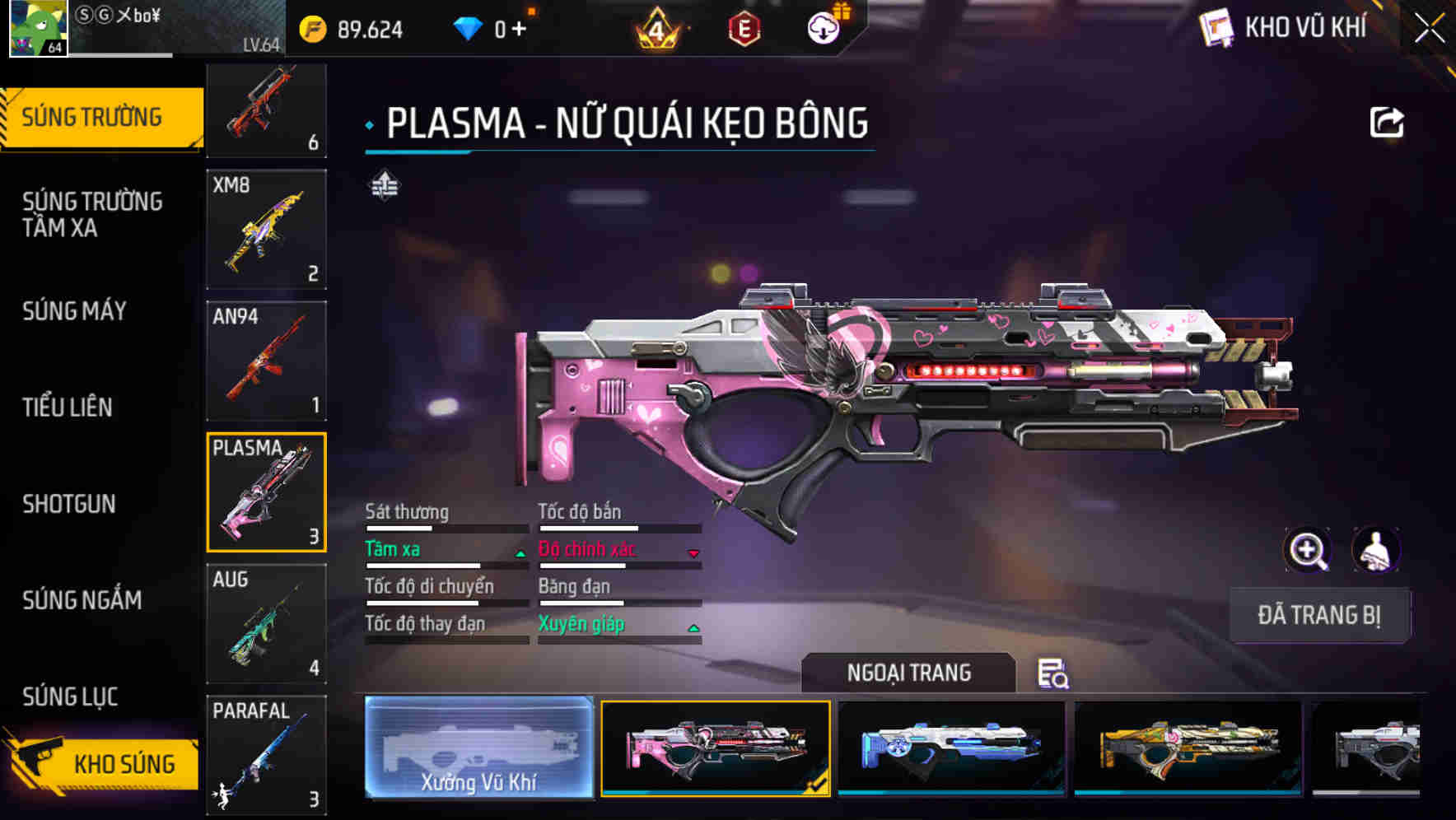This screenshot has width=1456, height=820.
Task: Zoom in with the magnifier icon
Action: coord(1307,549)
